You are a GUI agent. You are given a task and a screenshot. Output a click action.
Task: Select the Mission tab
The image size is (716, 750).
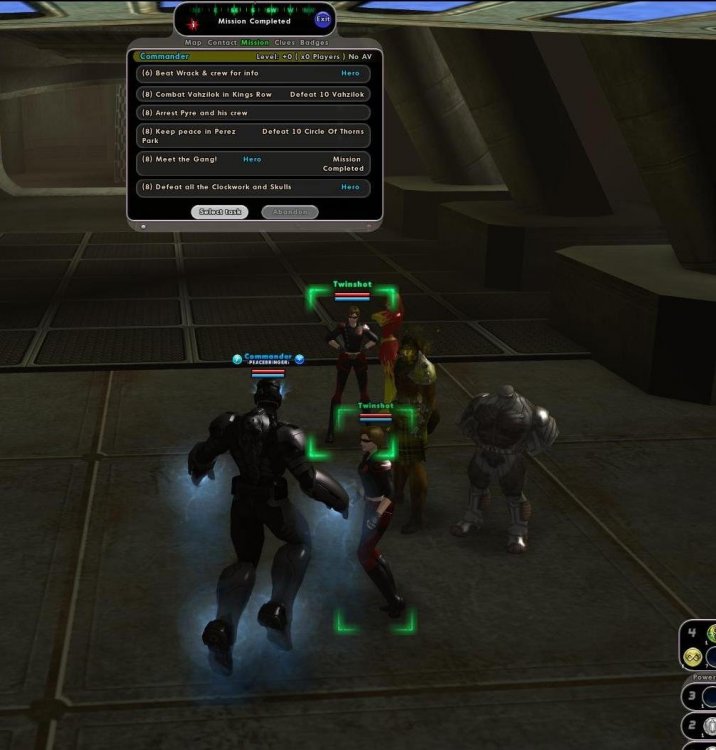(x=255, y=43)
